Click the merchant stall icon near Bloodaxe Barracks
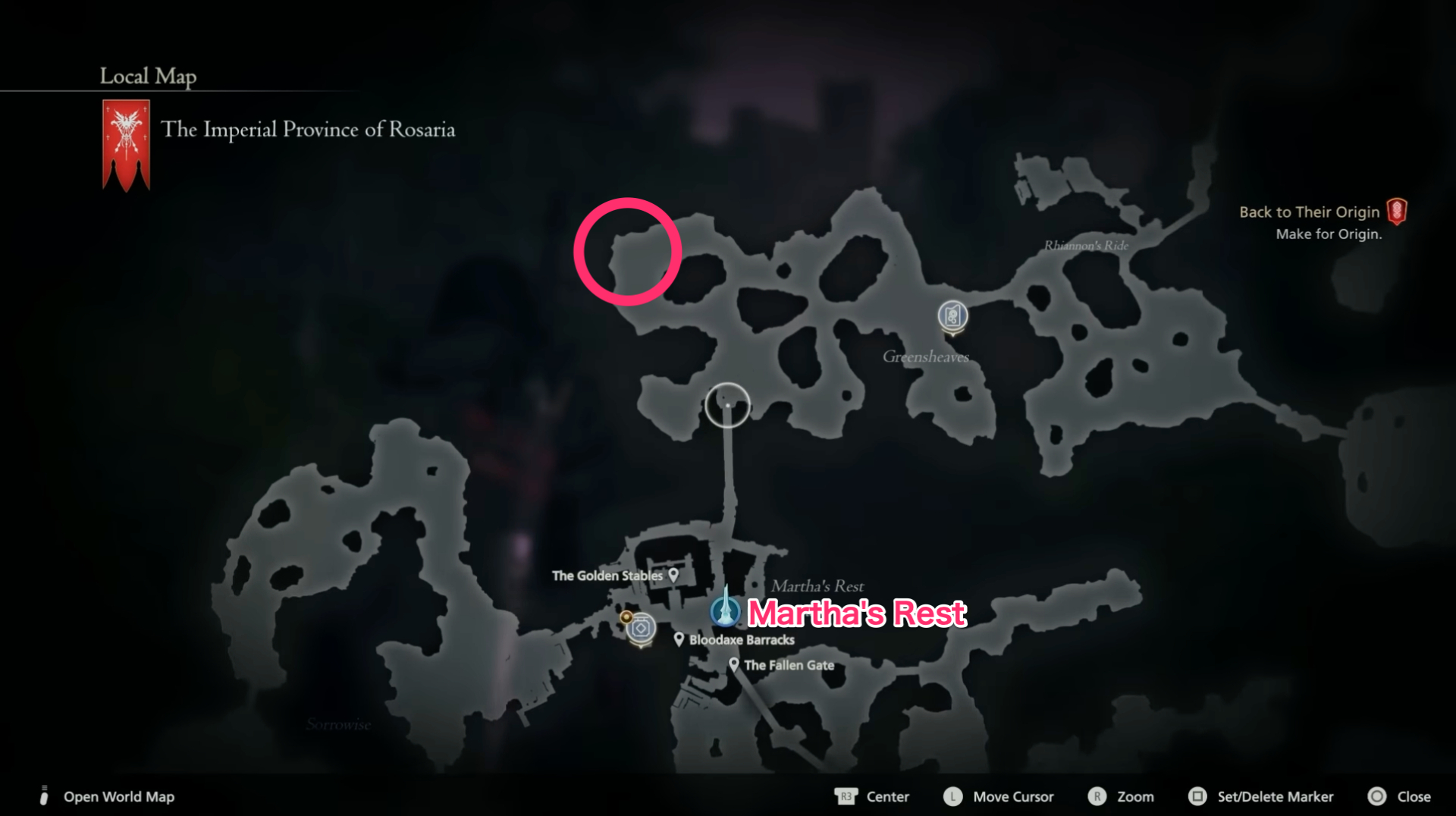Screen dimensions: 1456x816 click(x=639, y=628)
